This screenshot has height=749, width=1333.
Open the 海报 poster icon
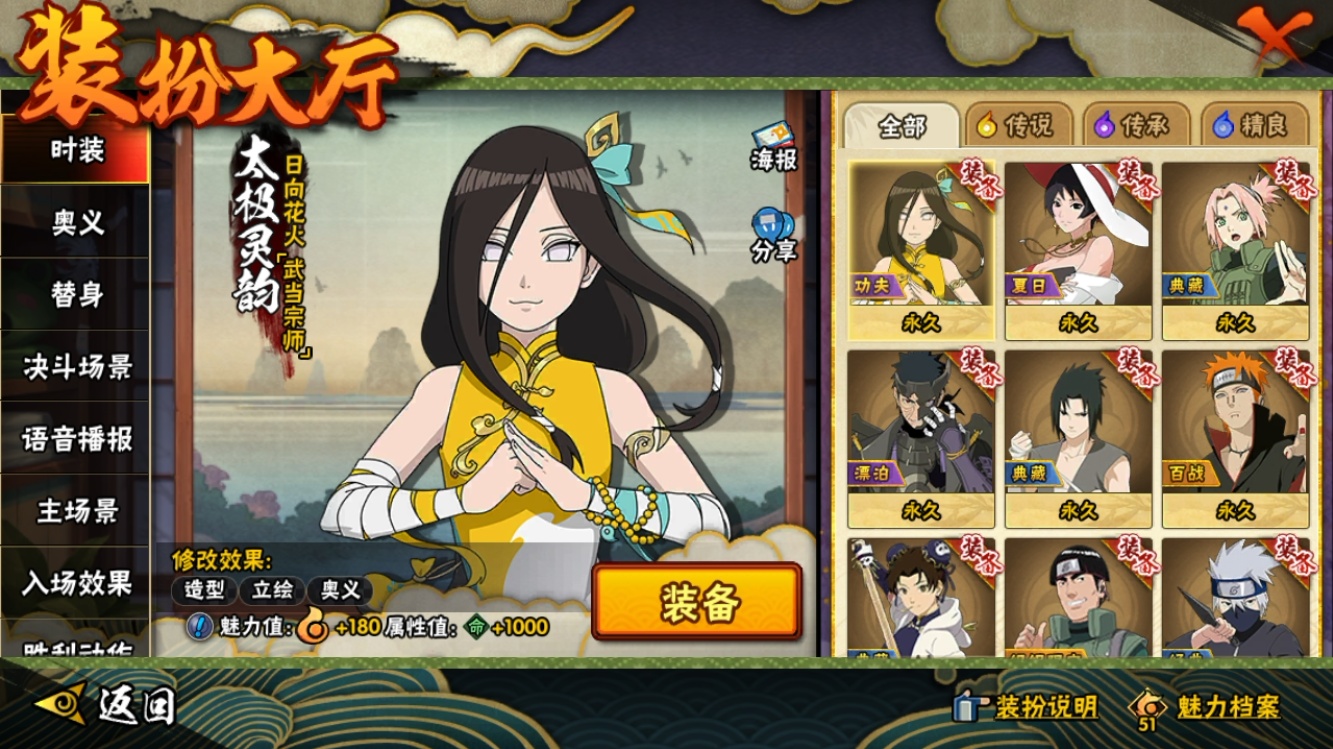[774, 147]
